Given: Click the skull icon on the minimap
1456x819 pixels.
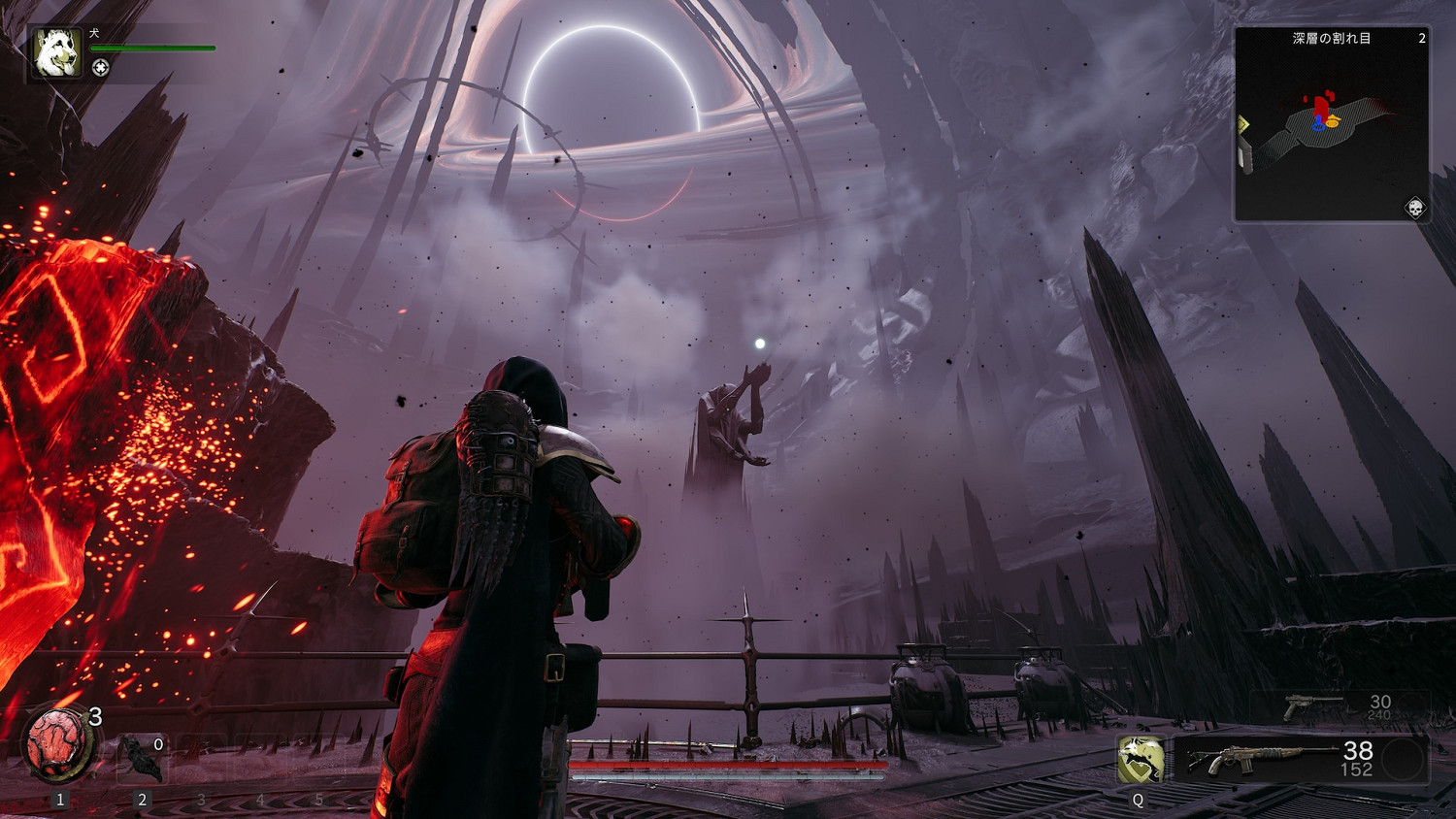Looking at the screenshot, I should coord(1414,208).
